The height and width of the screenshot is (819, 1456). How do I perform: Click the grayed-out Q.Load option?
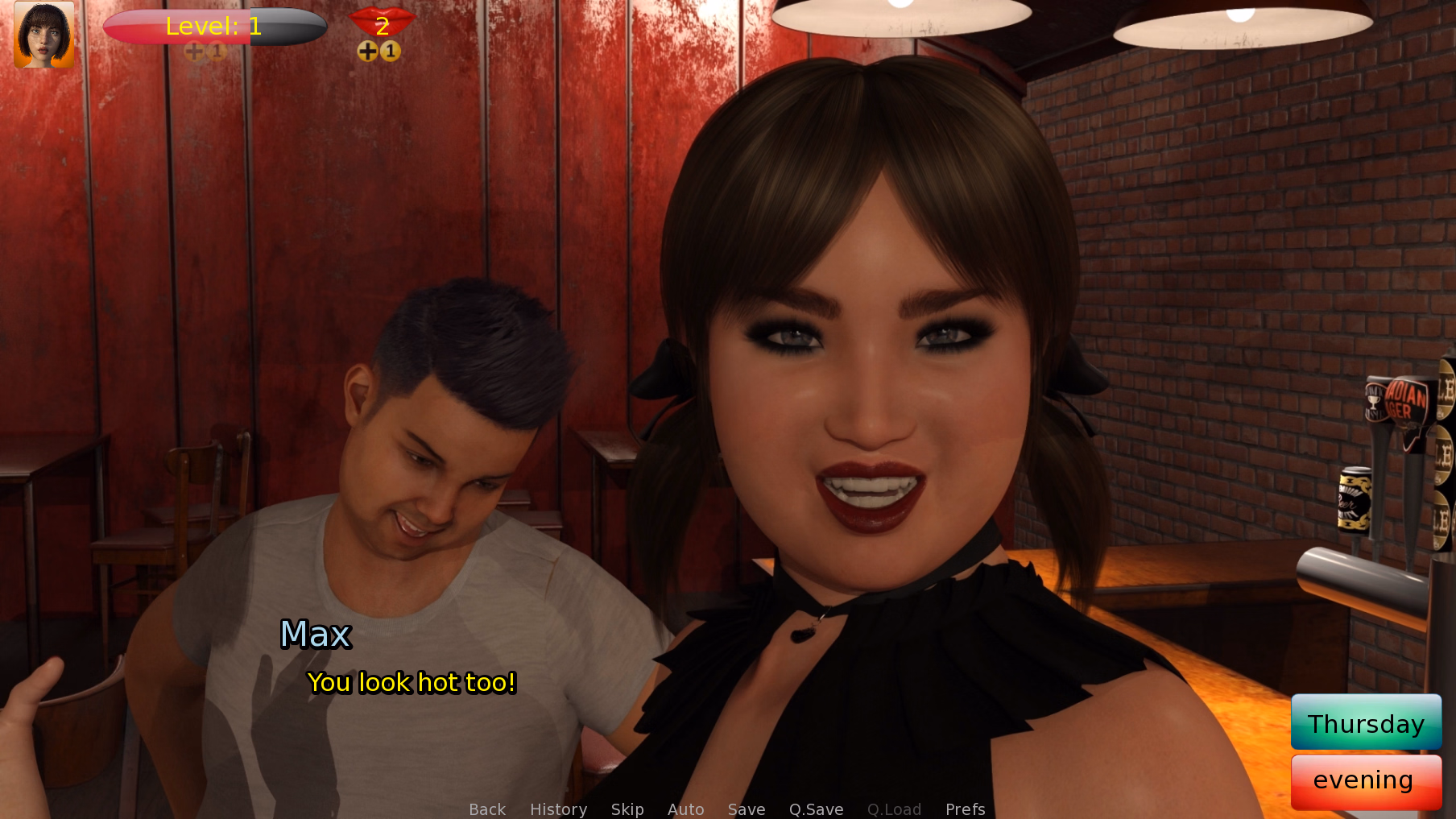[x=894, y=809]
